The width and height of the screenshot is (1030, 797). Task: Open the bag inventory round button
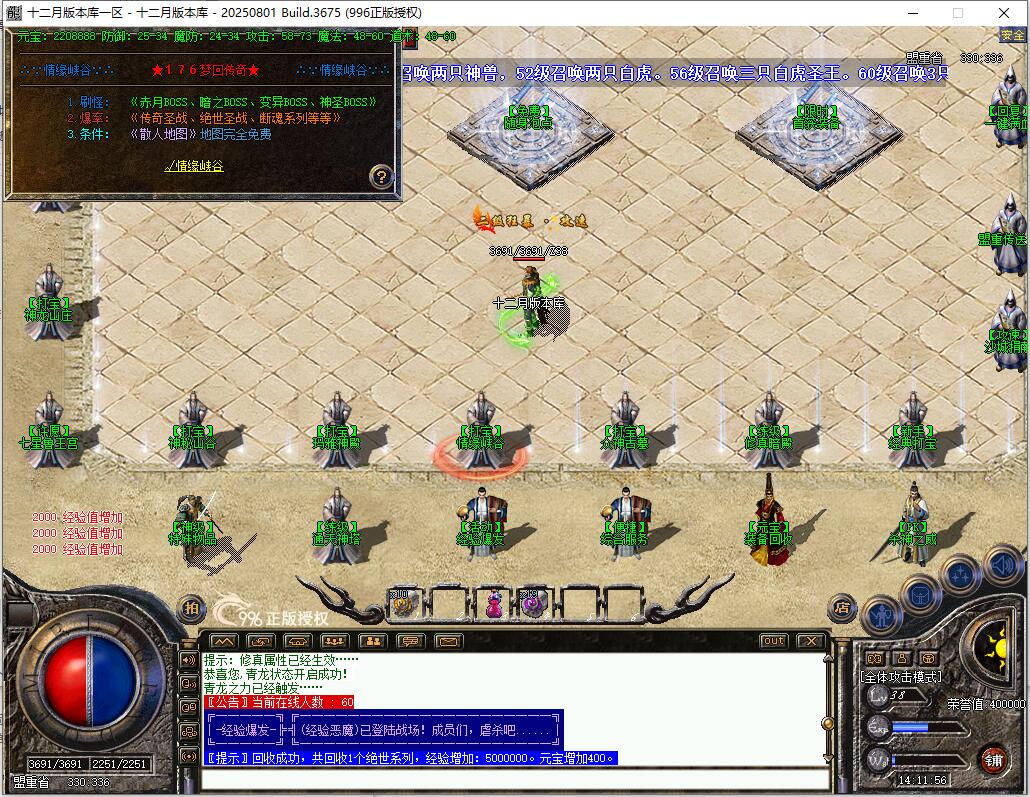pyautogui.click(x=920, y=594)
